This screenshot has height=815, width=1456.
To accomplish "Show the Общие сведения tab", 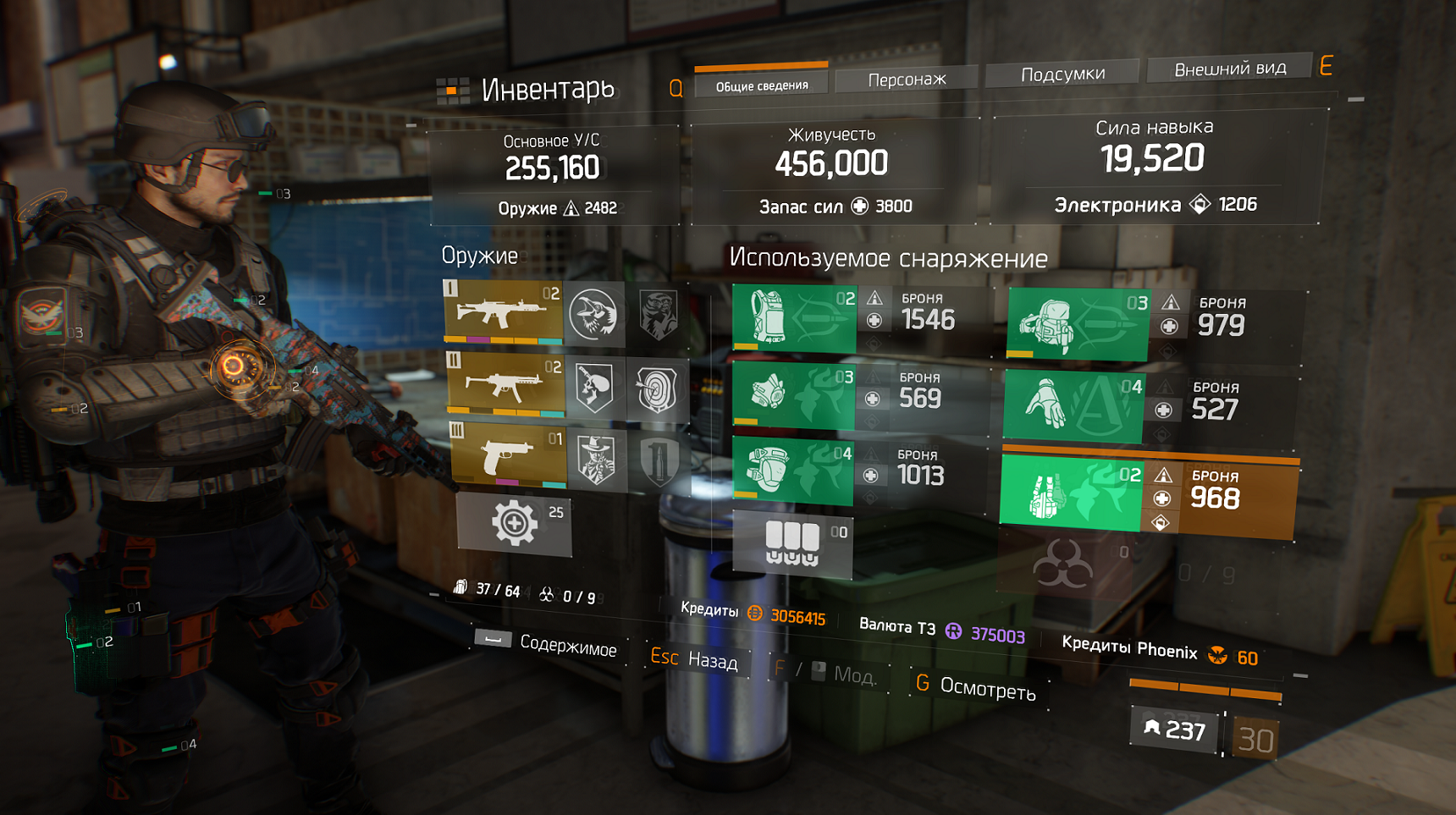I will pos(761,85).
